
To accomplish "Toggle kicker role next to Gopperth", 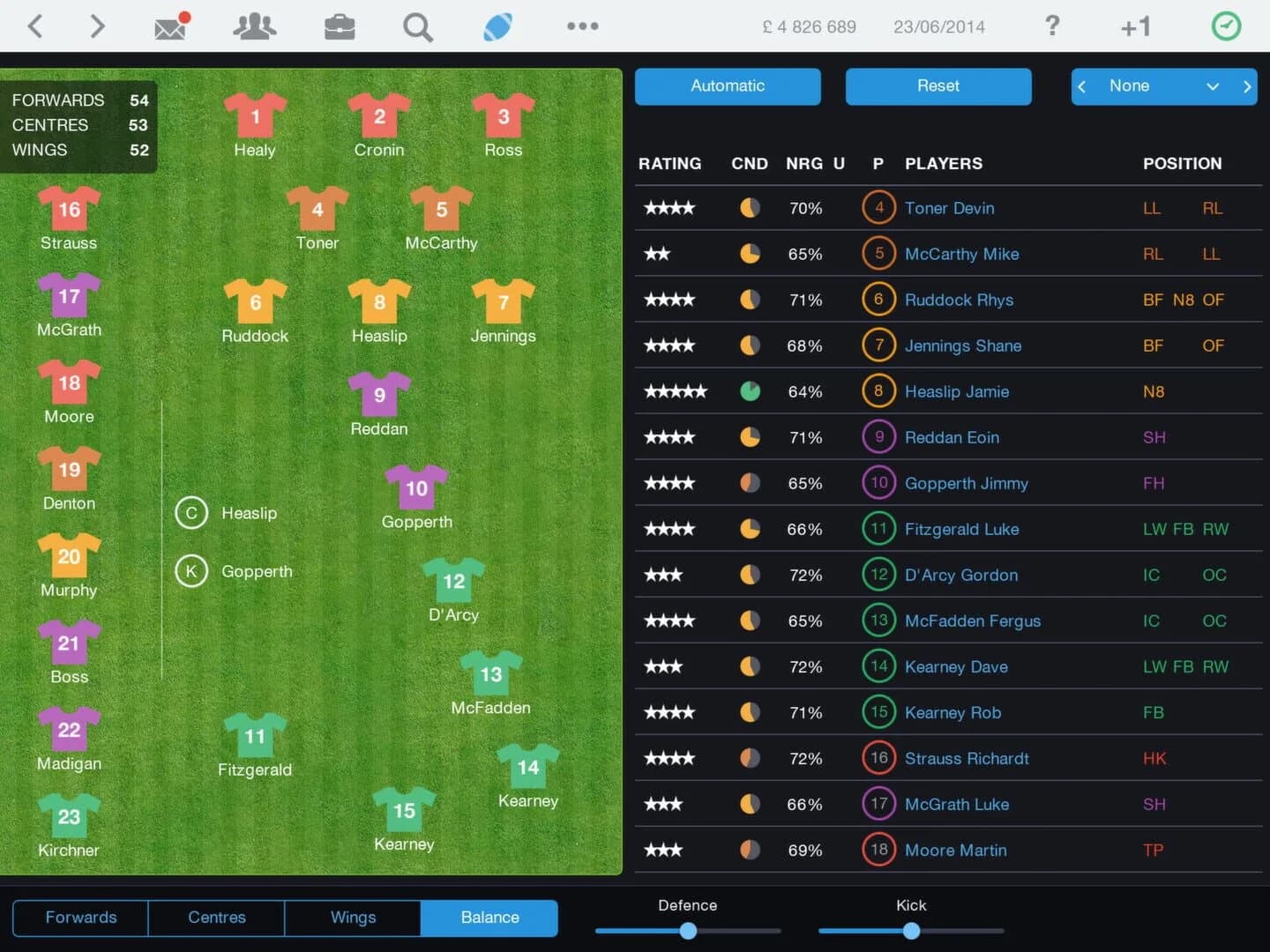I will coord(191,571).
